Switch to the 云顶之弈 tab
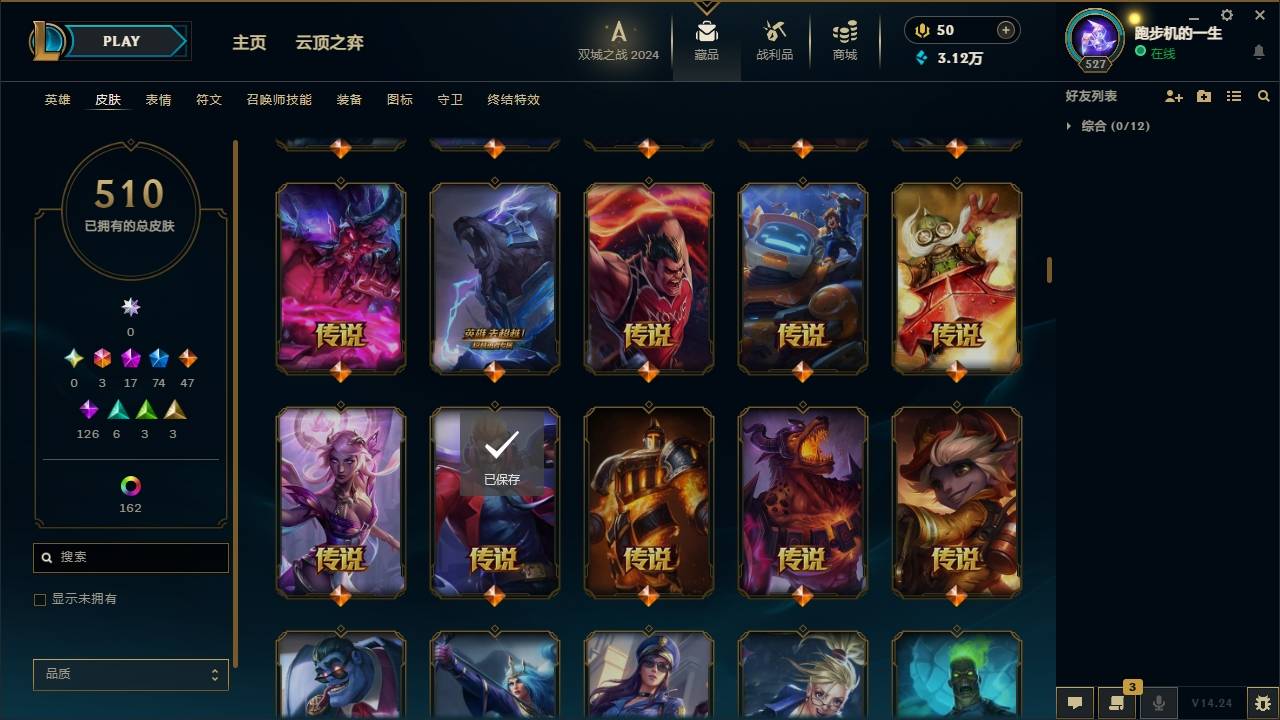 pos(330,42)
